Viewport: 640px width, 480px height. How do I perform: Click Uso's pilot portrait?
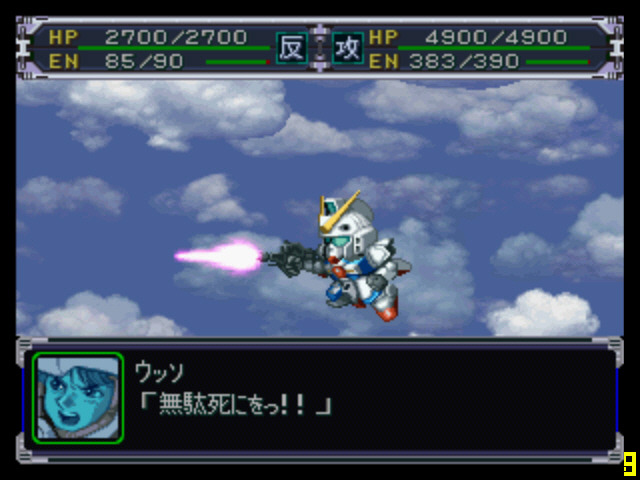[78, 397]
